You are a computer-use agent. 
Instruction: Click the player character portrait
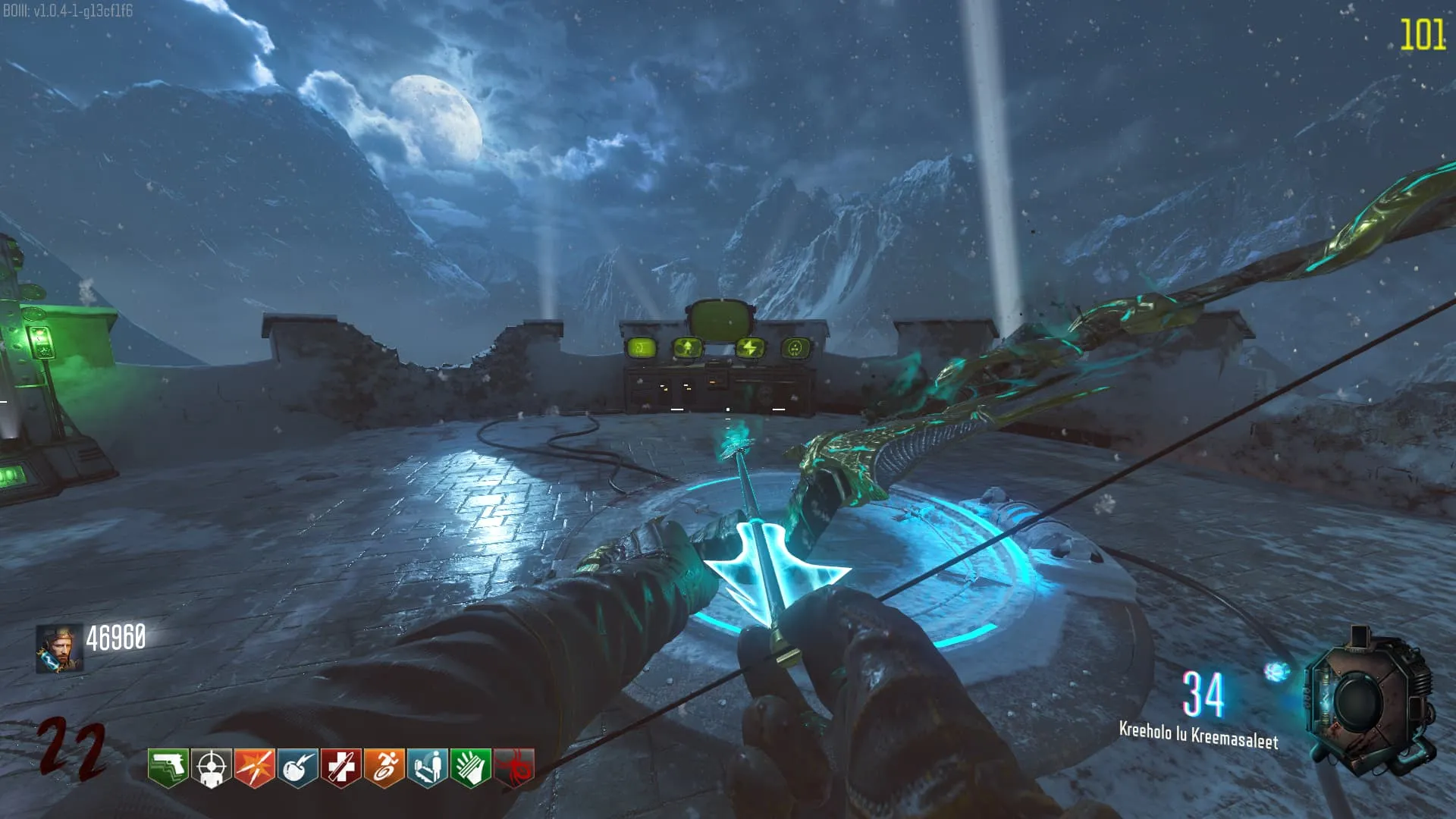click(58, 649)
